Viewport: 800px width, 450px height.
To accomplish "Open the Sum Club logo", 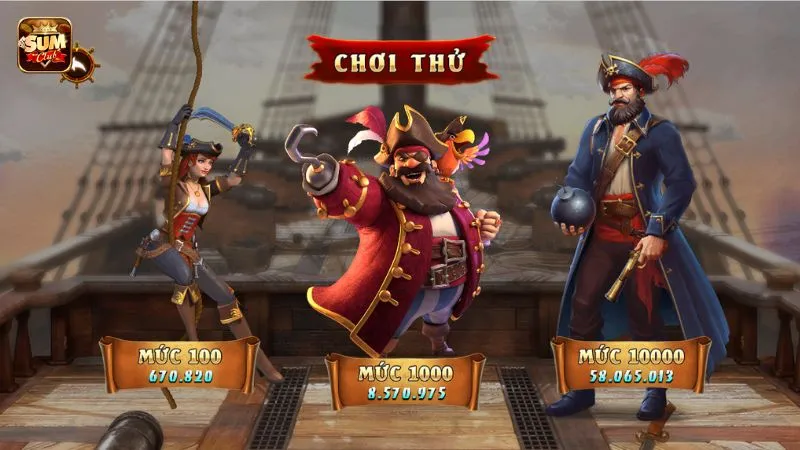I will (42, 45).
